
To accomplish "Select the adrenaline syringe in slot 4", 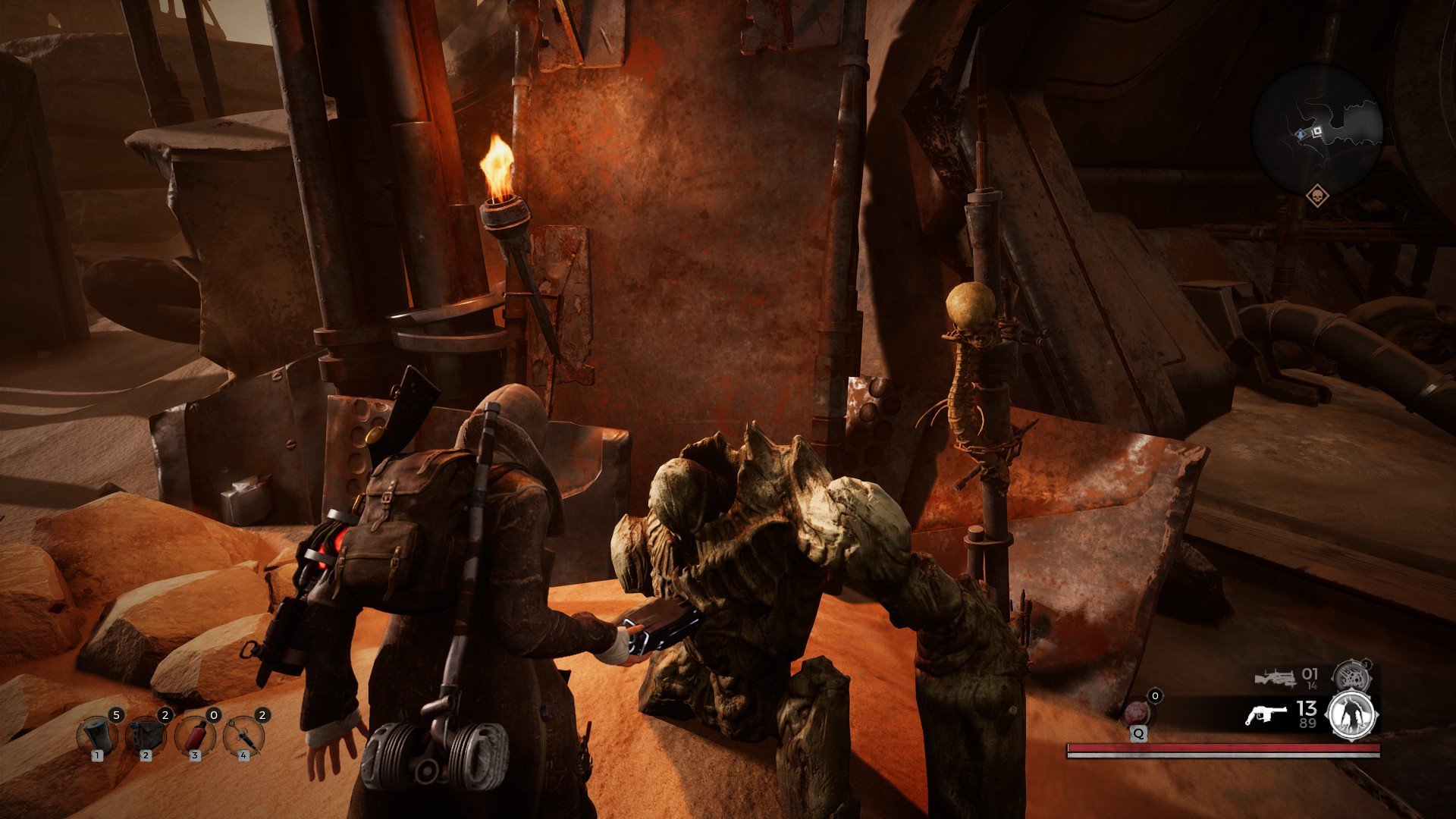I will tap(243, 734).
